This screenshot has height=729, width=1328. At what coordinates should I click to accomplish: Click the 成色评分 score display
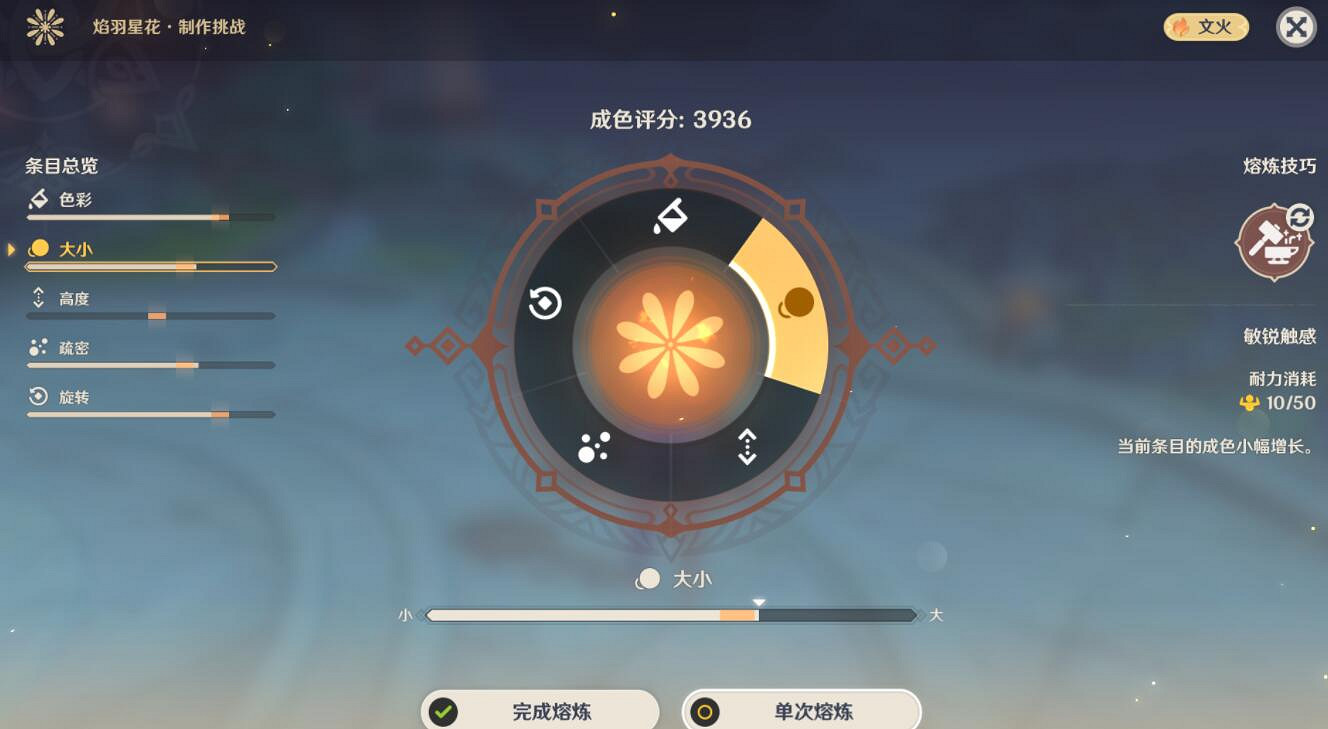click(671, 119)
